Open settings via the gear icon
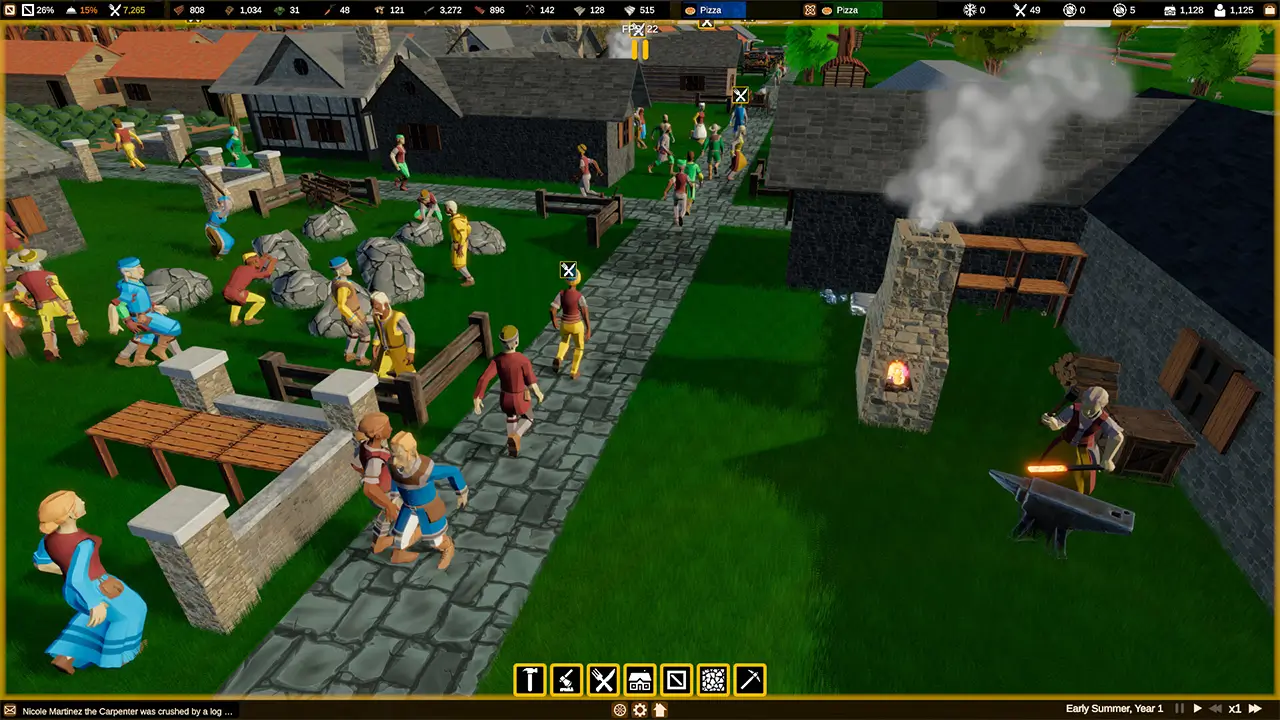1280x720 pixels. [x=640, y=710]
